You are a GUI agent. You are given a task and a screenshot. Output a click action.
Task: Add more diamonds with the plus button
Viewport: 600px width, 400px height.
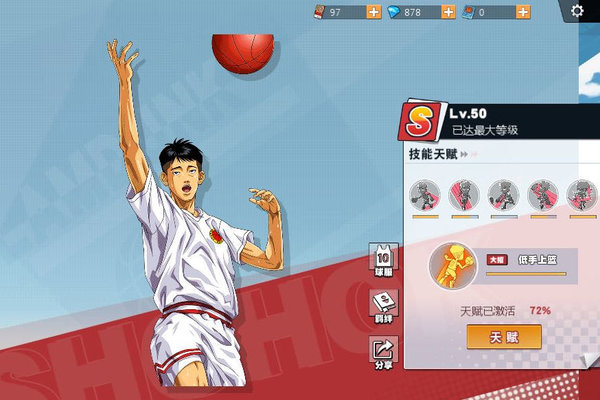point(447,12)
